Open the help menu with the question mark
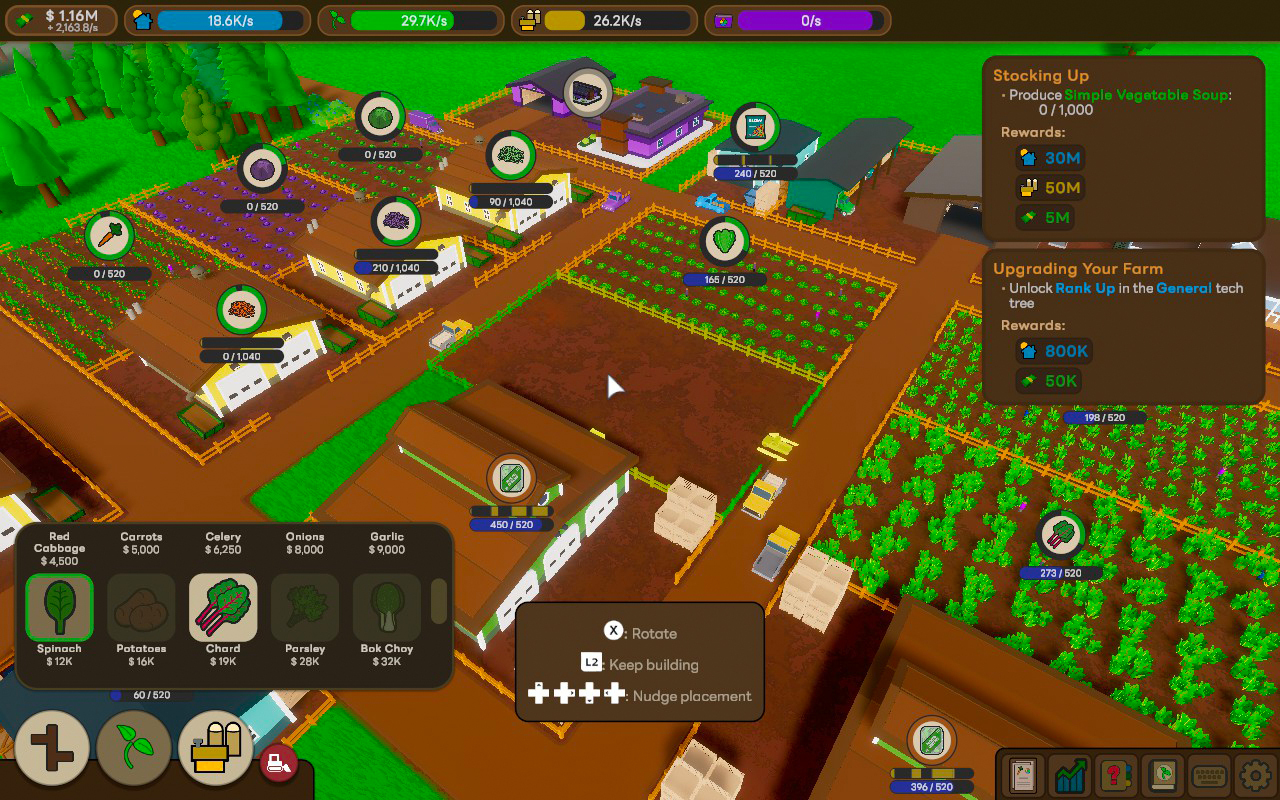The width and height of the screenshot is (1280, 800). pos(1116,775)
